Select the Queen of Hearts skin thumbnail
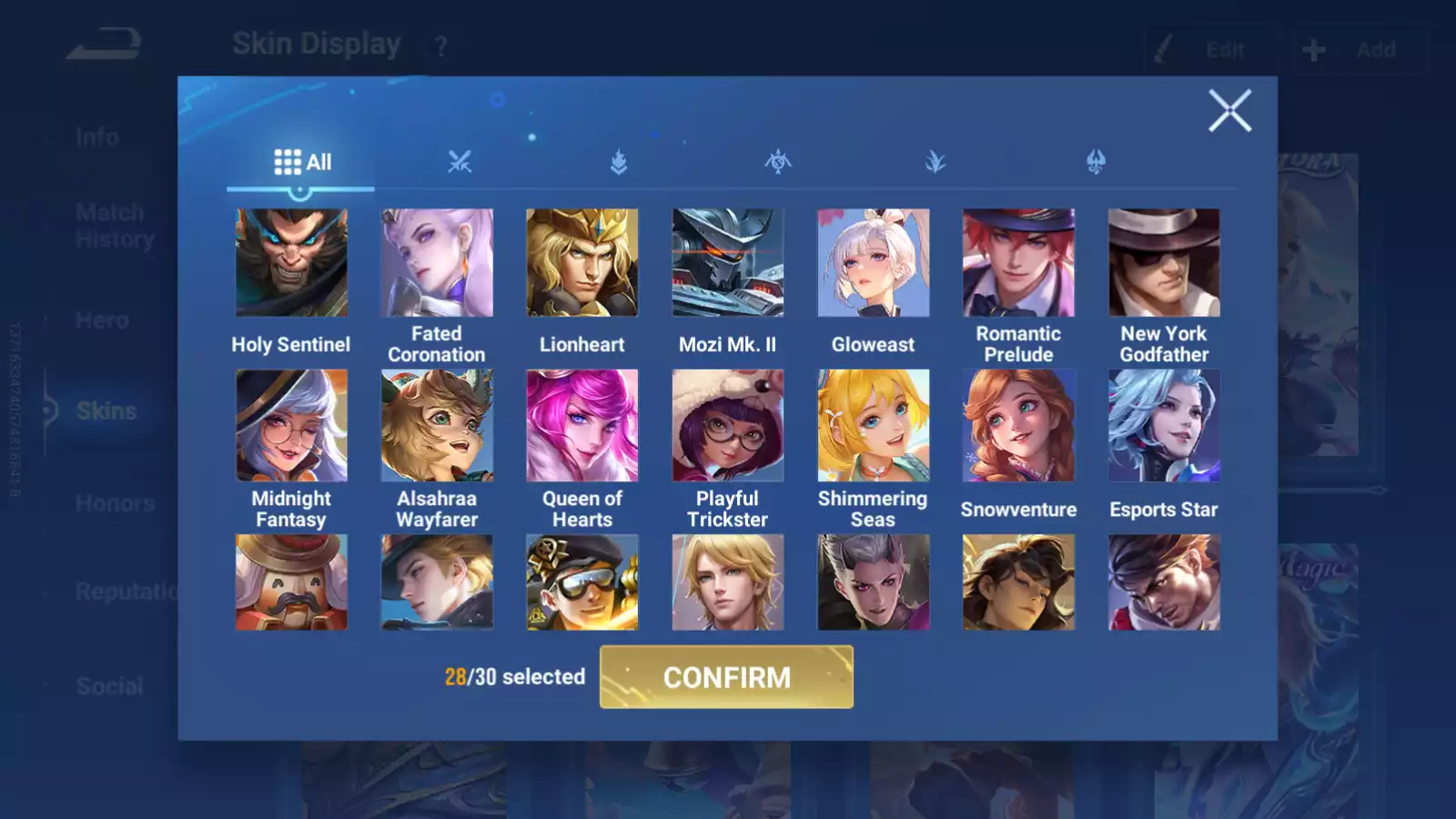The height and width of the screenshot is (819, 1456). 582,427
